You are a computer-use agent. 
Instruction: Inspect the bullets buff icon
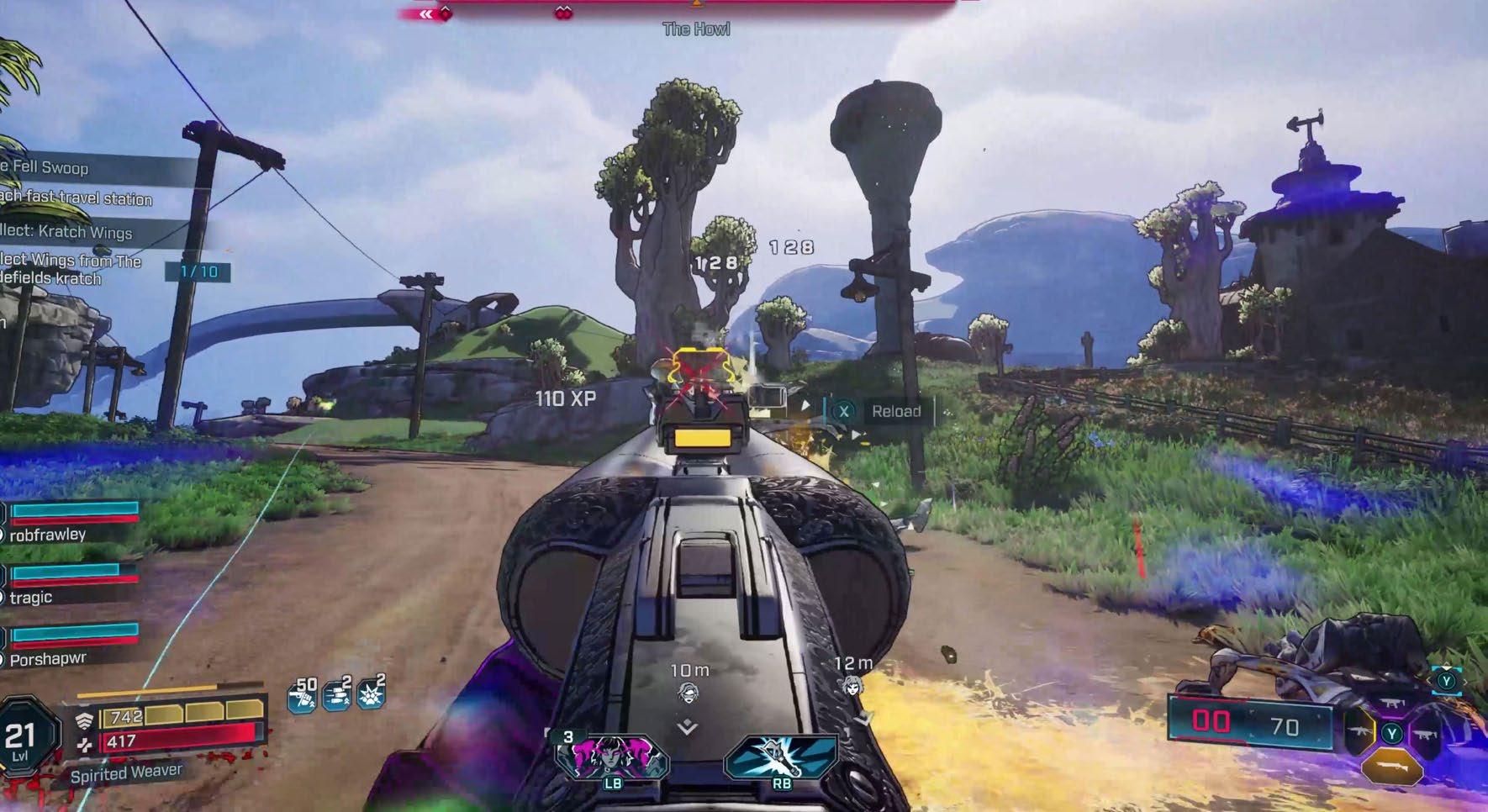click(x=337, y=694)
